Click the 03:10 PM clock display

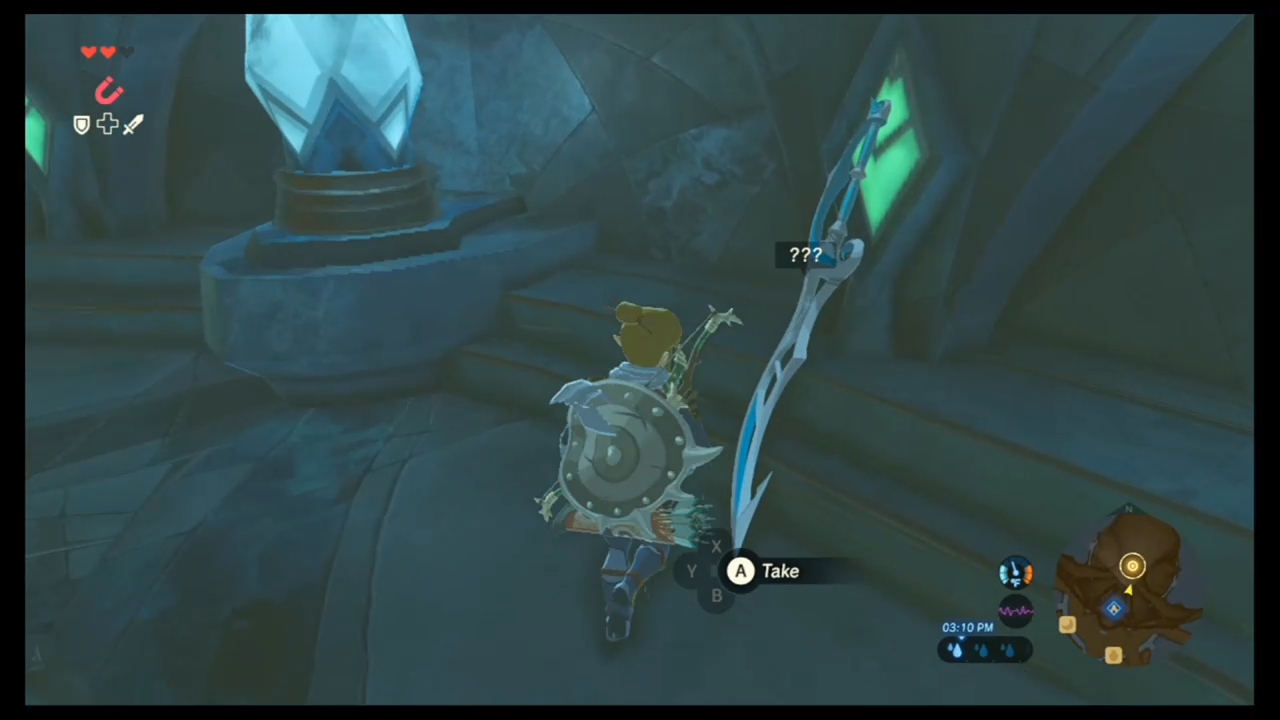(x=967, y=627)
